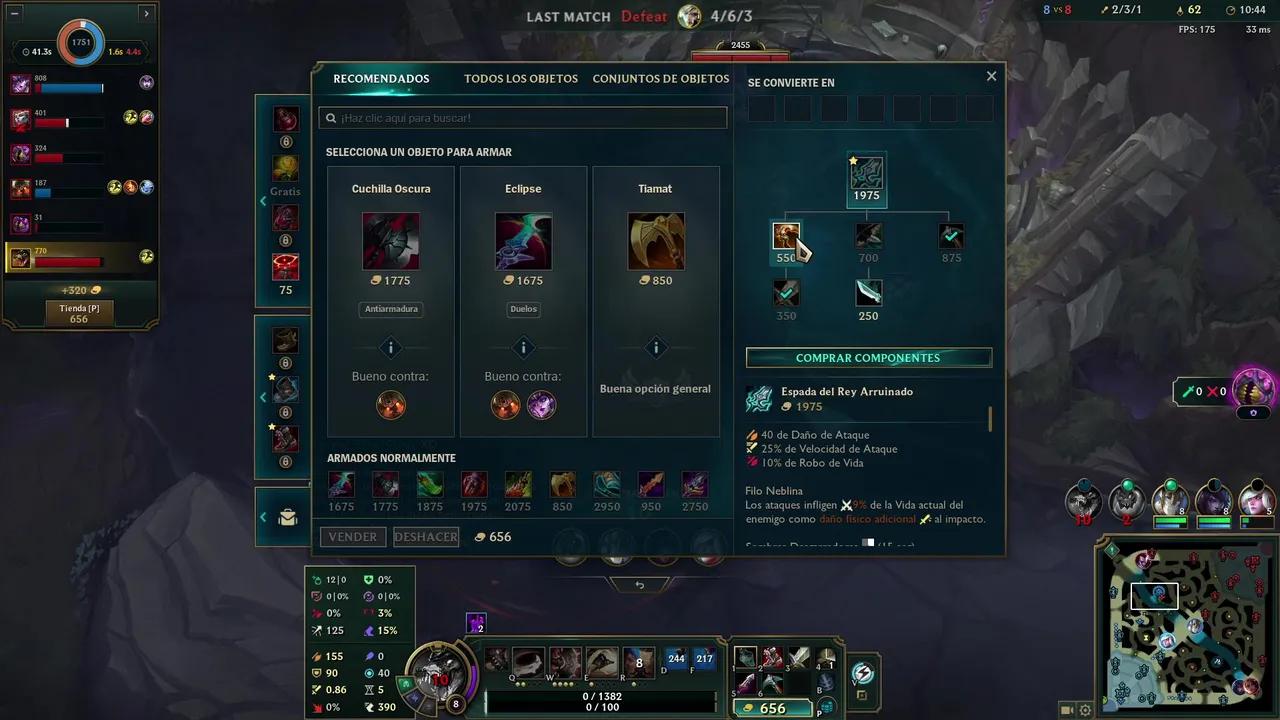Switch to the Recomendados tab

click(381, 79)
